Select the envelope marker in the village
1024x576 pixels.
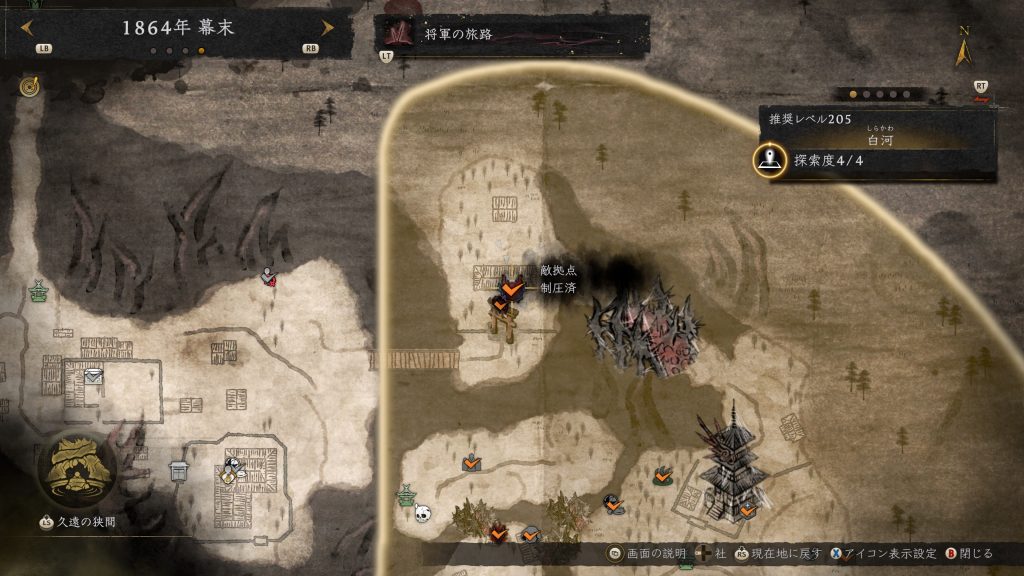coord(93,375)
